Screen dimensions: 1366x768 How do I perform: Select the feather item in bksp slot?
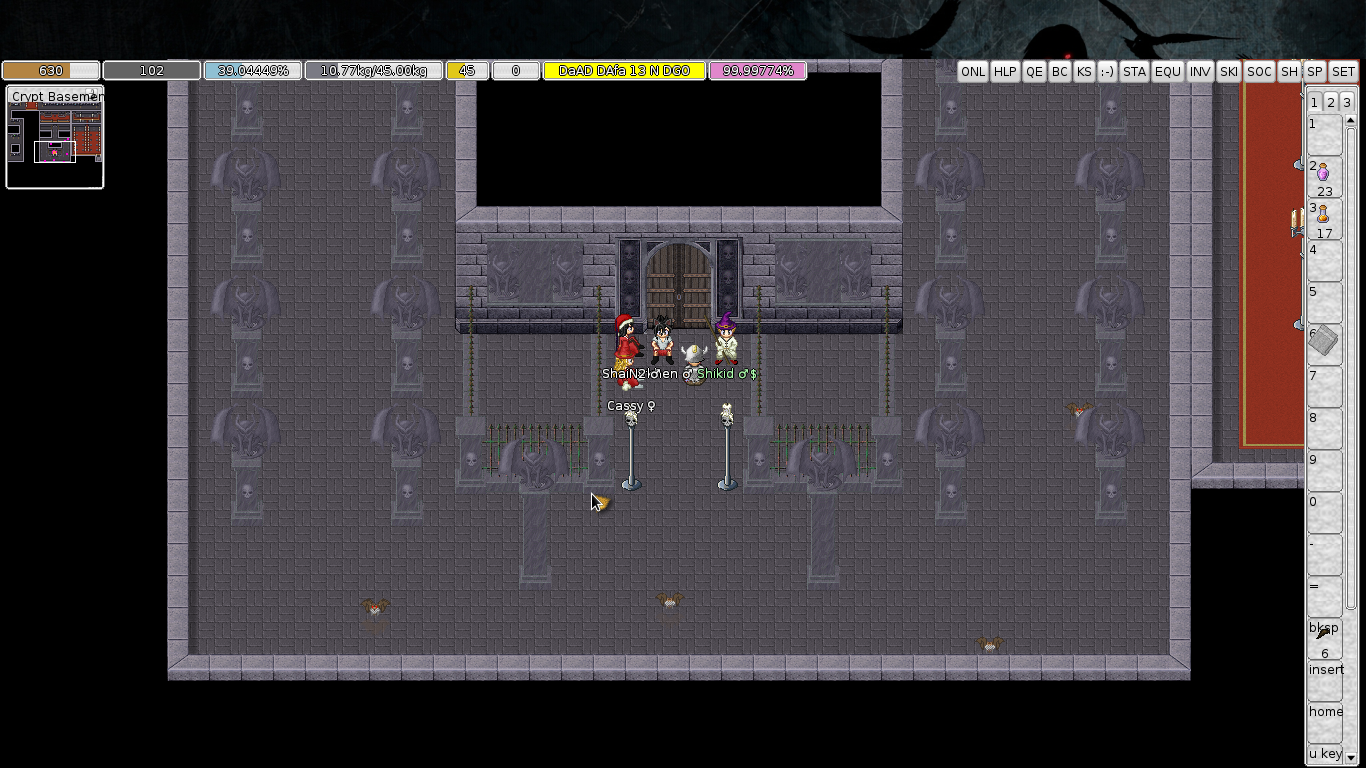[x=1324, y=635]
